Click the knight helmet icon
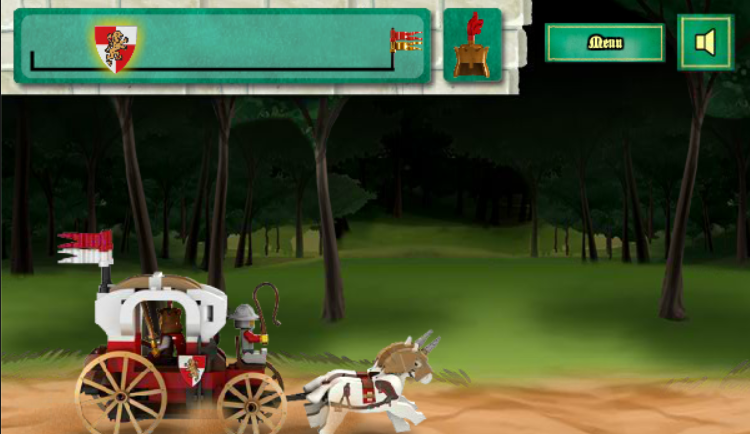This screenshot has height=434, width=750. (471, 46)
